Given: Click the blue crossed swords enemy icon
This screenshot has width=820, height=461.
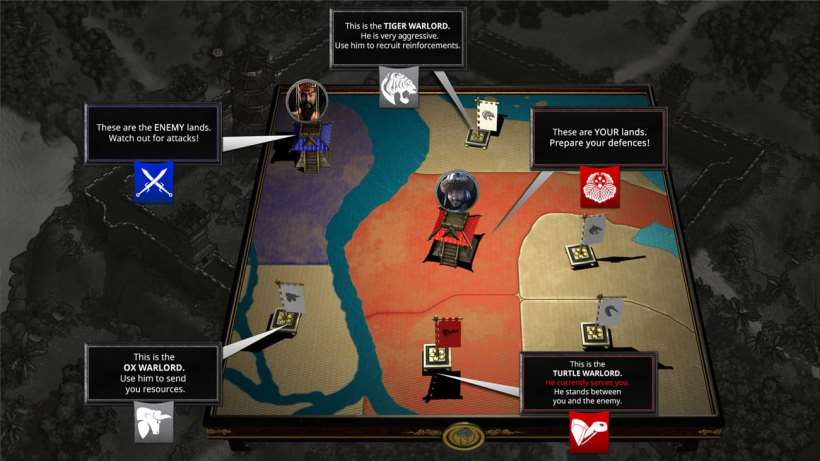Looking at the screenshot, I should (x=153, y=181).
